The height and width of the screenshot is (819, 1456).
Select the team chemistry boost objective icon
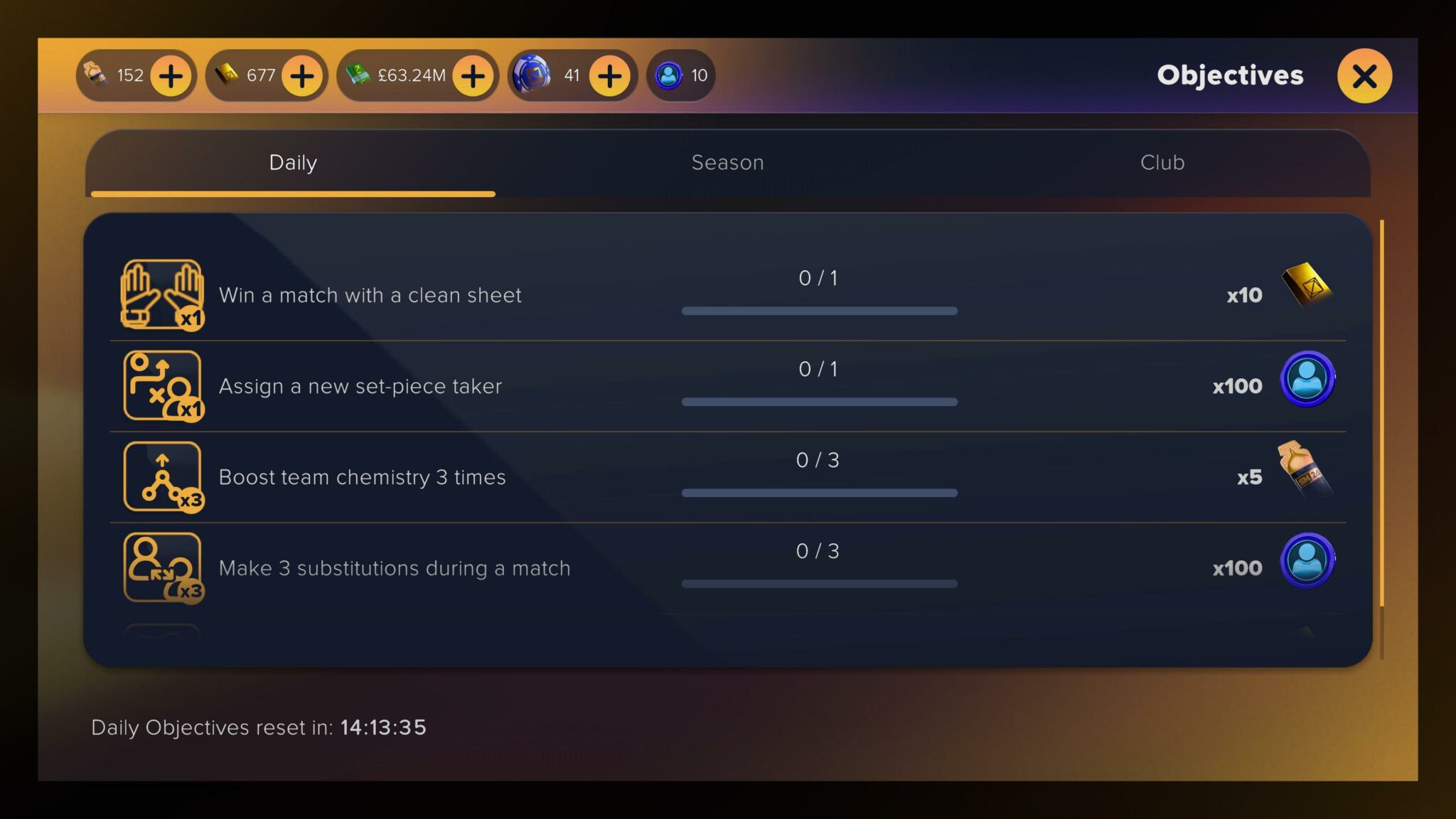[x=163, y=476]
